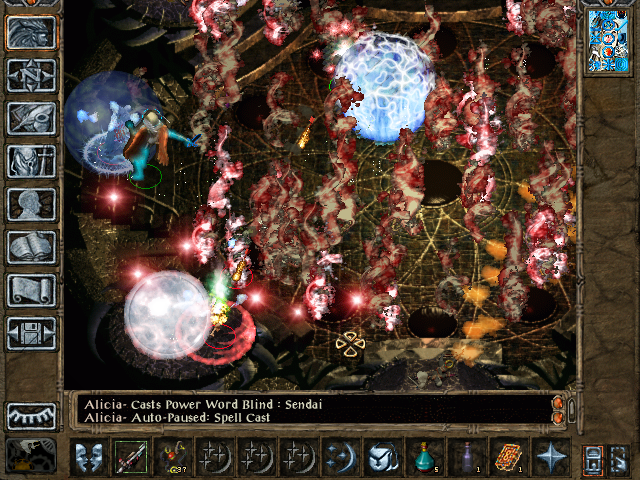640x480 pixels.
Task: Use the orange spellbook quick item
Action: [x=508, y=457]
